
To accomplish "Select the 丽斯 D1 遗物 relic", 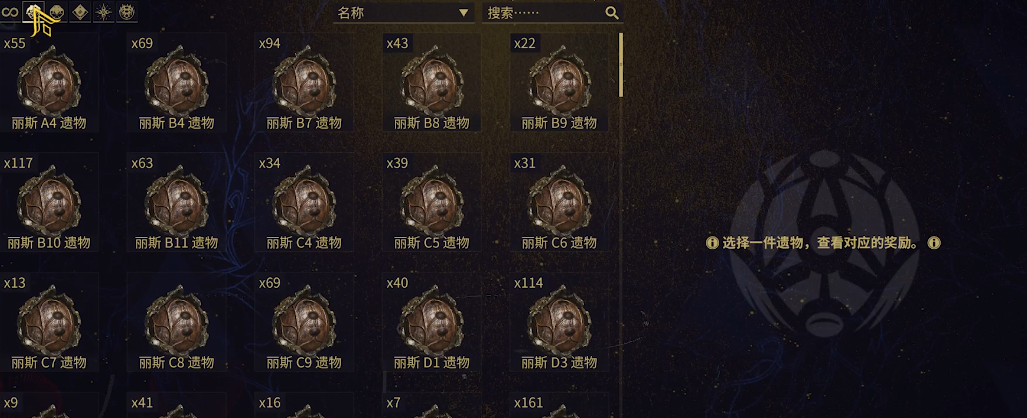I will pyautogui.click(x=431, y=323).
